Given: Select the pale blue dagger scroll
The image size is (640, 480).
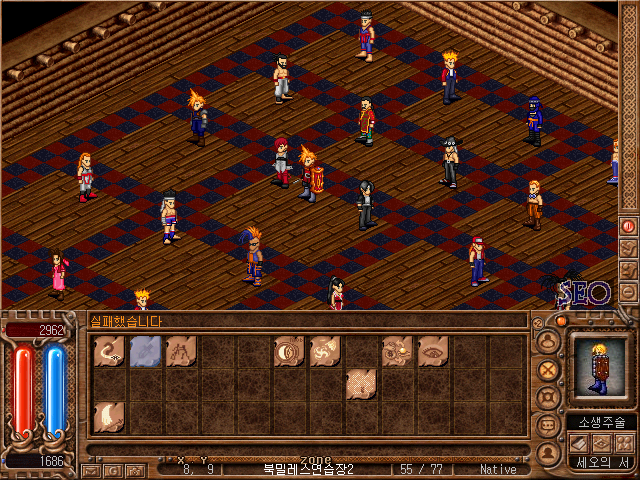Looking at the screenshot, I should click(145, 351).
